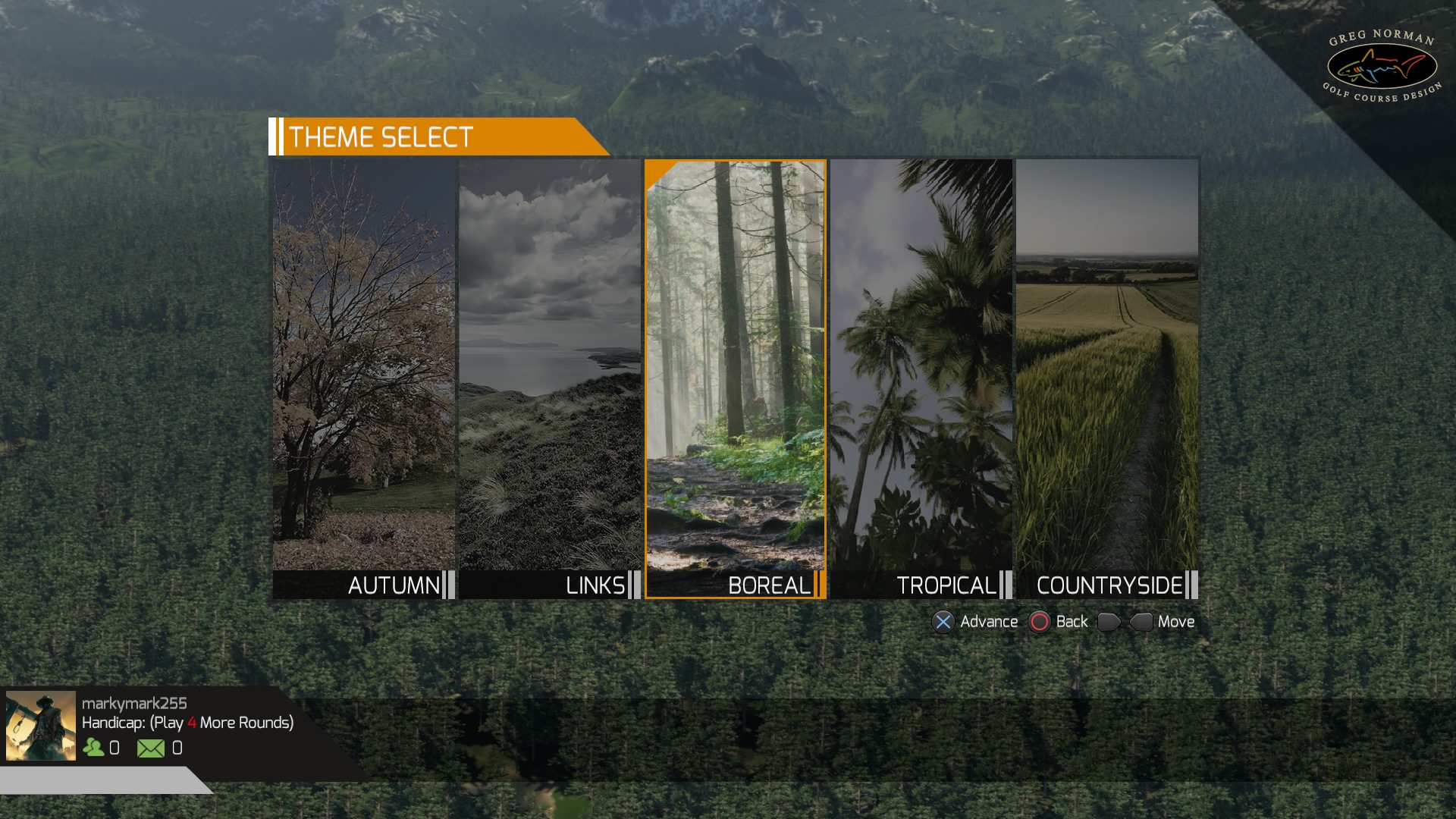
Task: Click the blue X Advance button icon
Action: [943, 621]
